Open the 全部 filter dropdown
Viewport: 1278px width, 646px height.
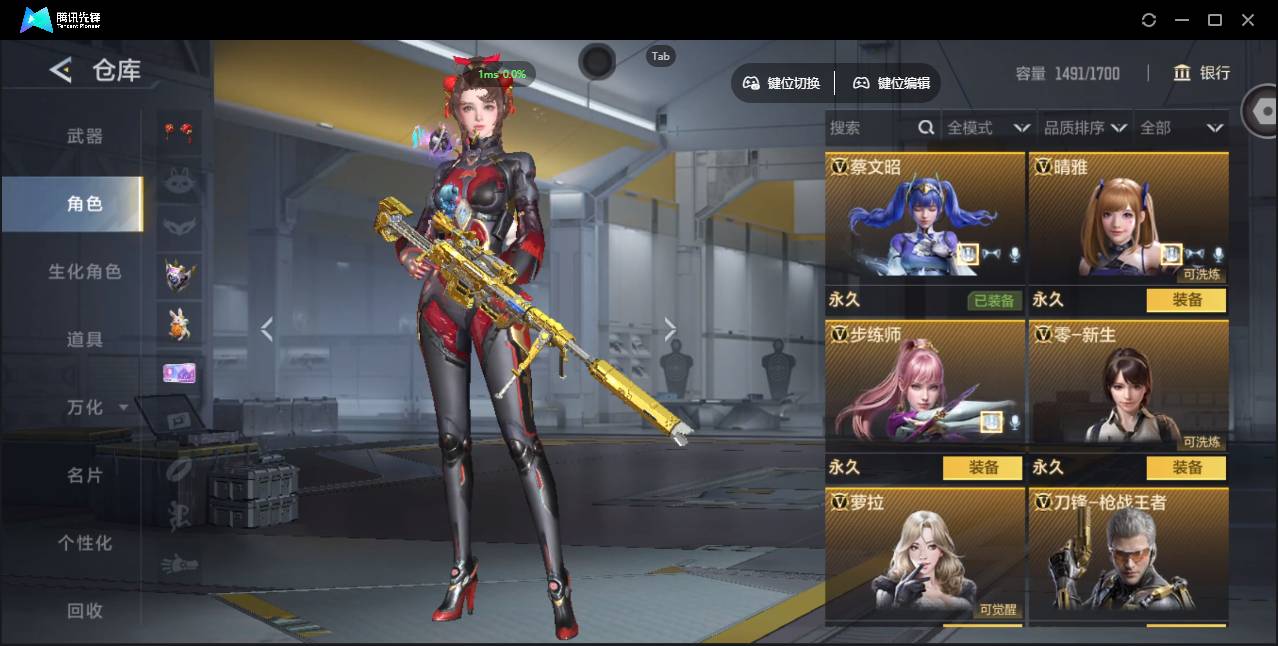pyautogui.click(x=1181, y=128)
